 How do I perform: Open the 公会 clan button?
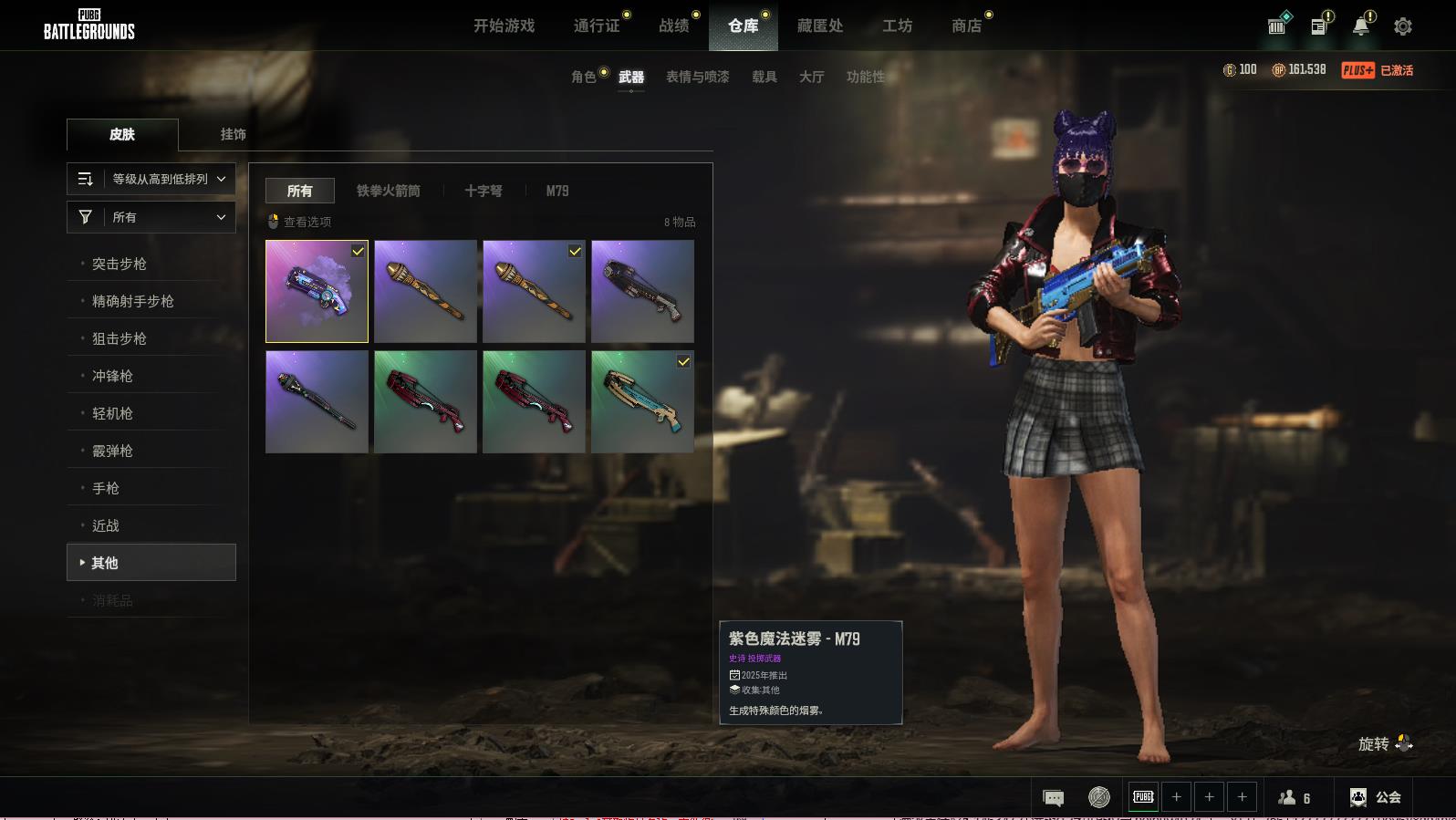click(x=1376, y=797)
